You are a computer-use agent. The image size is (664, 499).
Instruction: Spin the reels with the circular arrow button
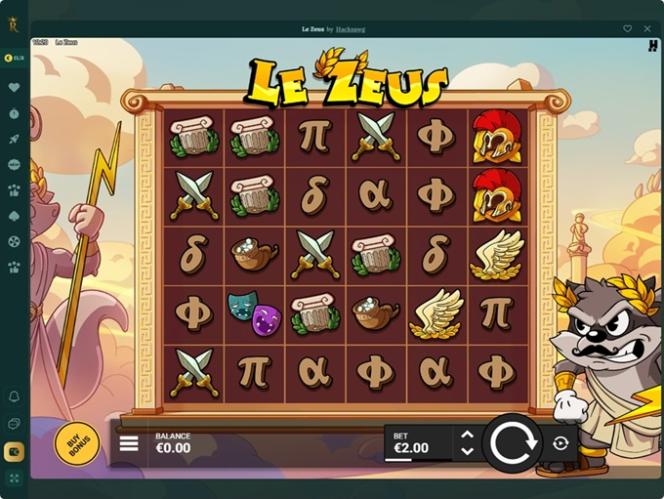coord(512,443)
